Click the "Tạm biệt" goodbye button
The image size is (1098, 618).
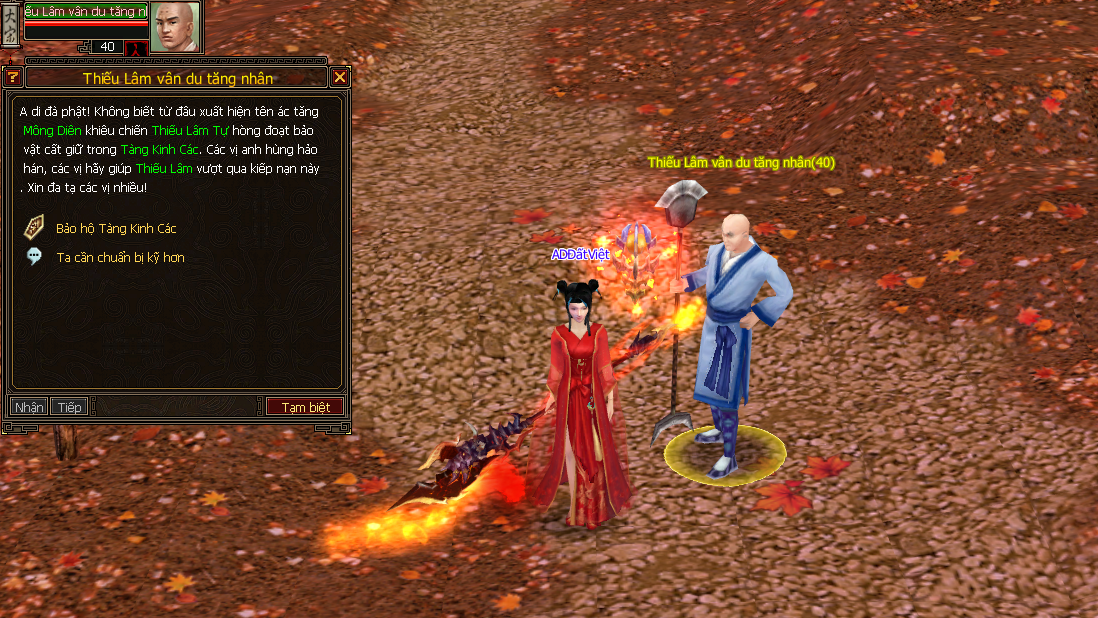(305, 407)
